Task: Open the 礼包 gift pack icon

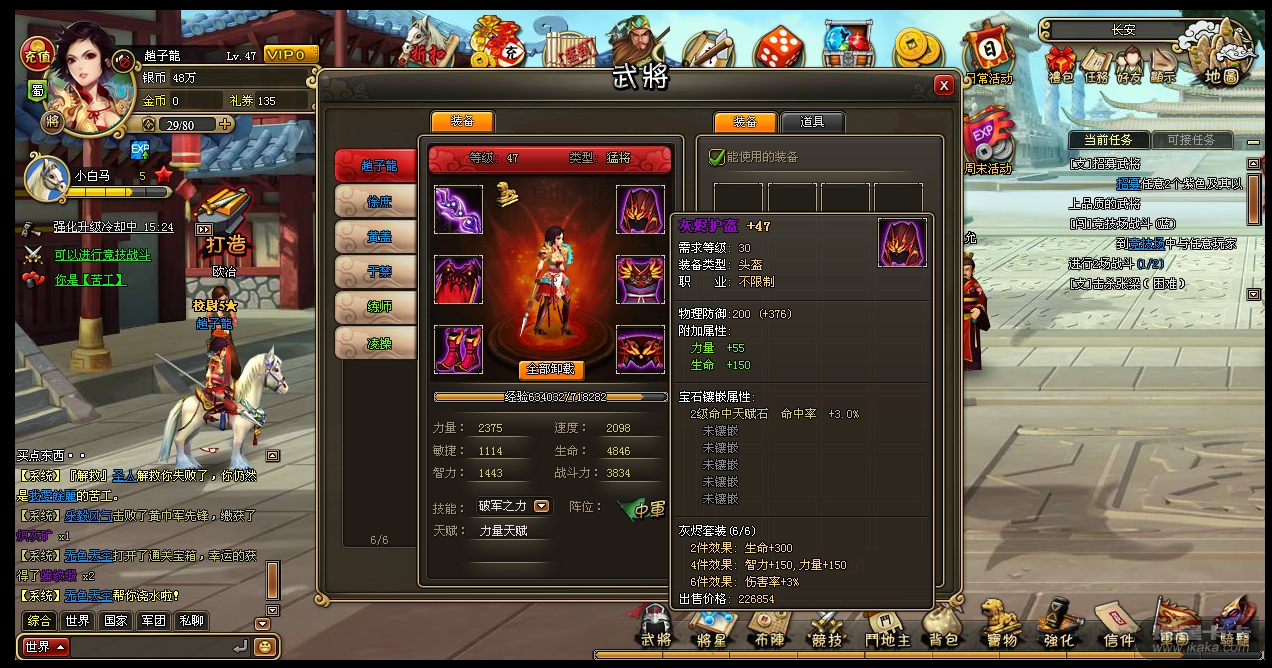Action: tap(1059, 64)
